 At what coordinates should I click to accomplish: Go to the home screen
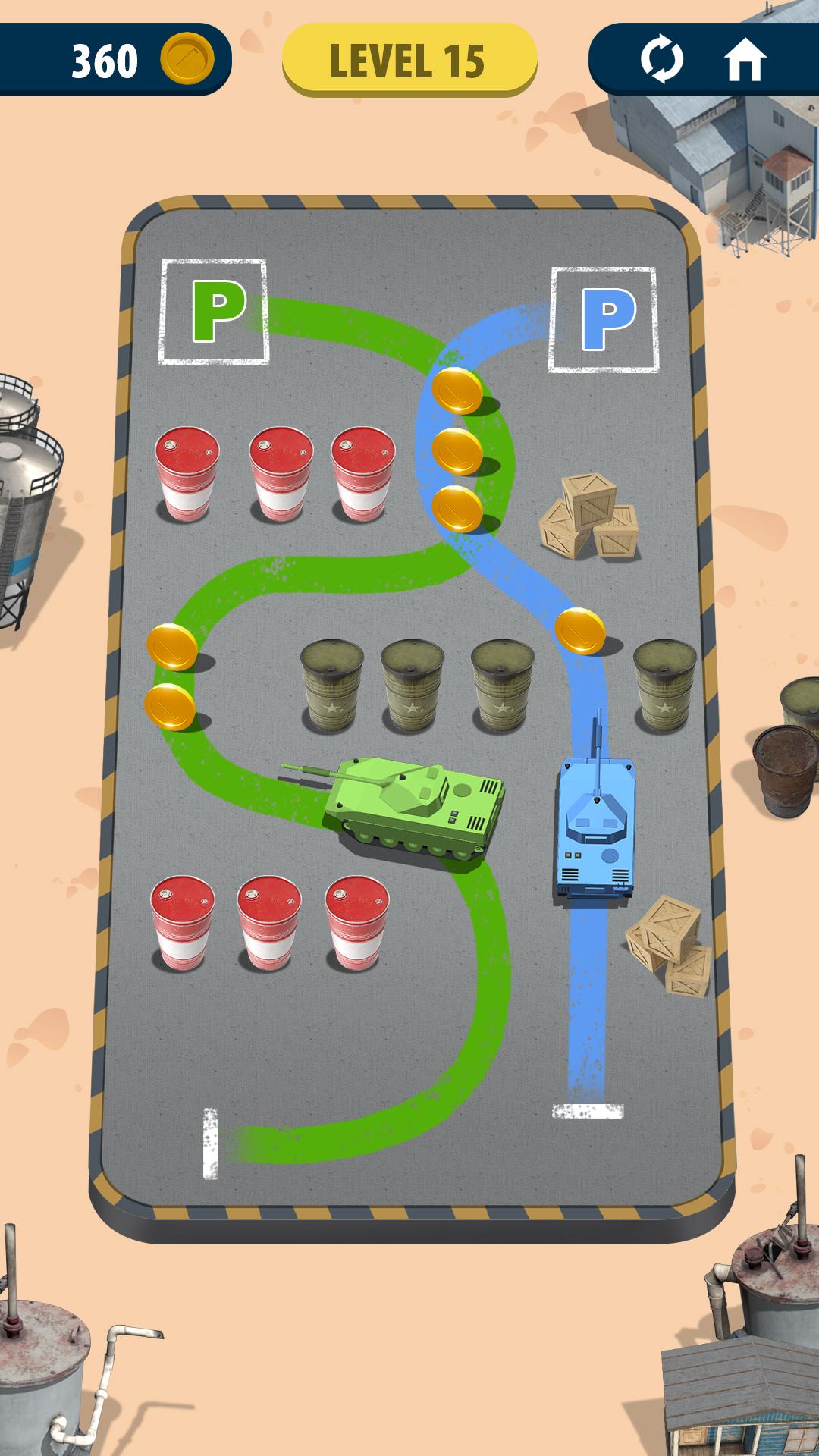pyautogui.click(x=745, y=60)
